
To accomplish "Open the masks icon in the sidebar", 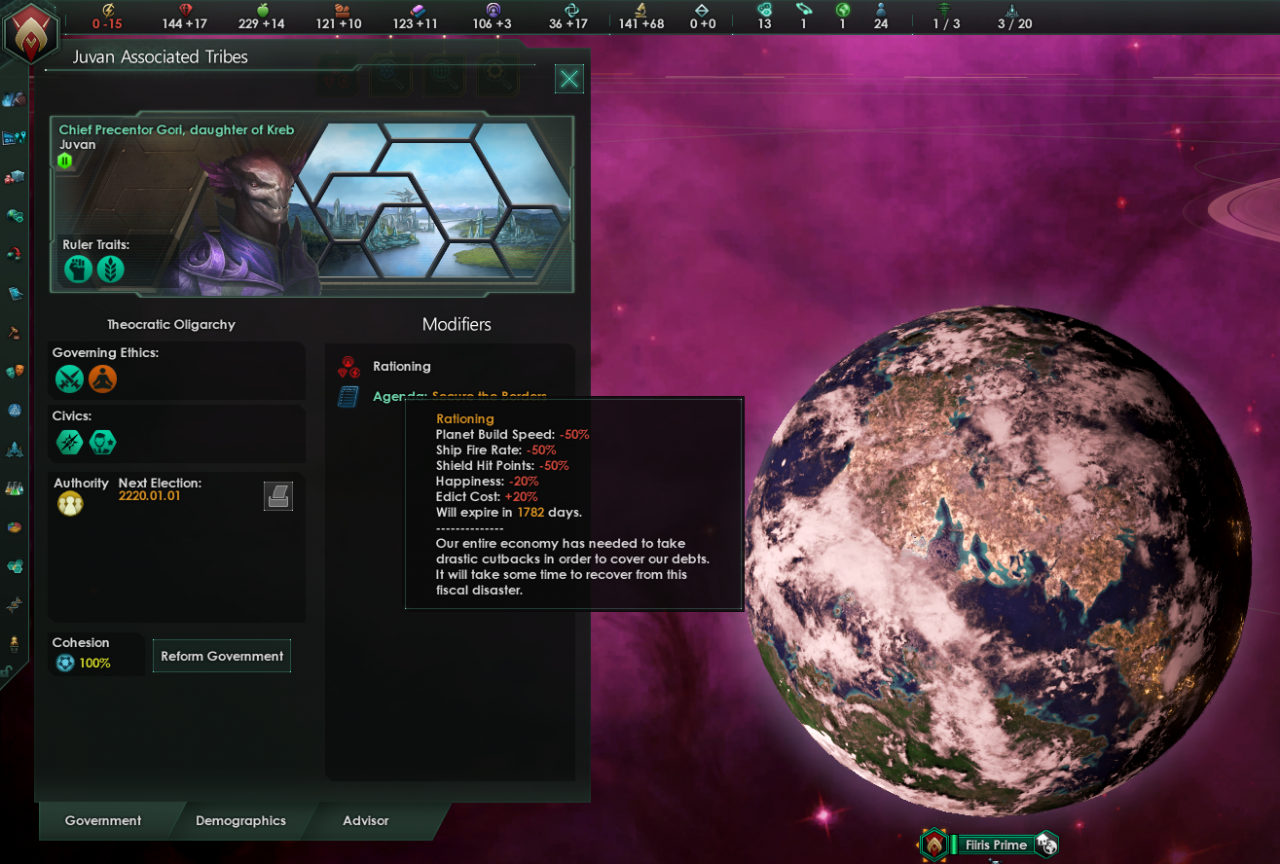I will 15,371.
